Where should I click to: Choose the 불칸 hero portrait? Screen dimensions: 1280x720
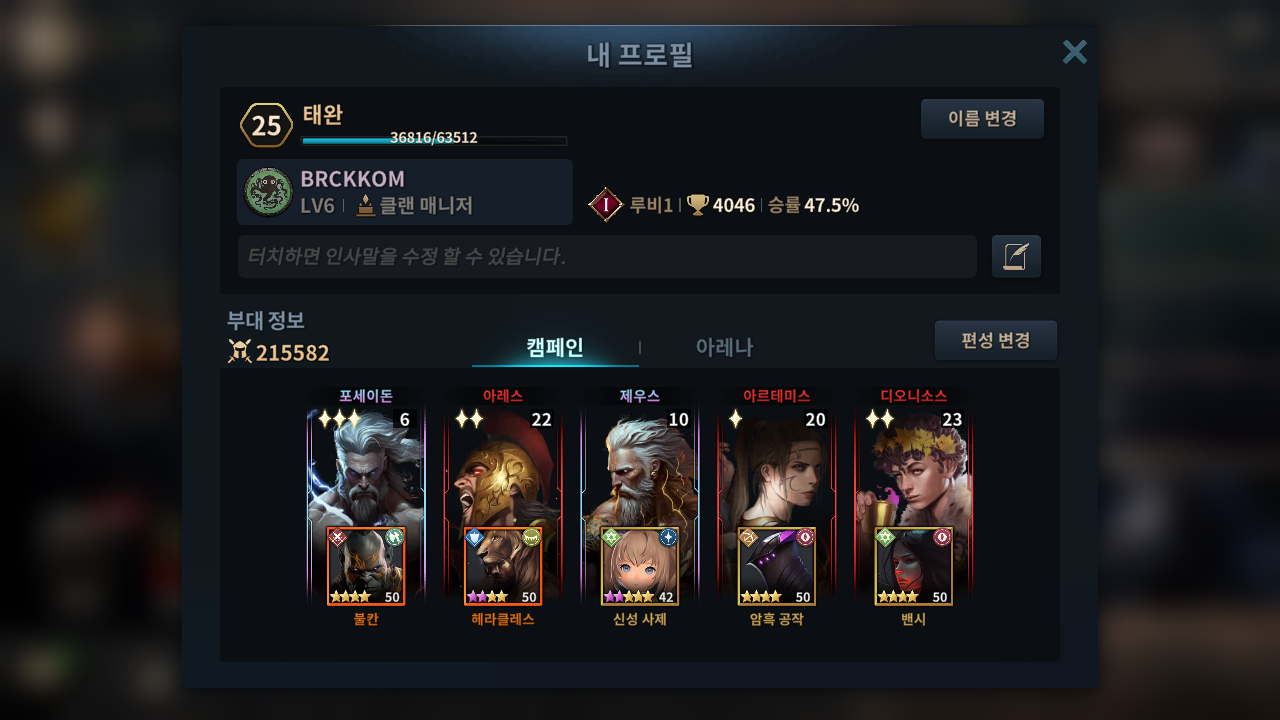(x=366, y=567)
